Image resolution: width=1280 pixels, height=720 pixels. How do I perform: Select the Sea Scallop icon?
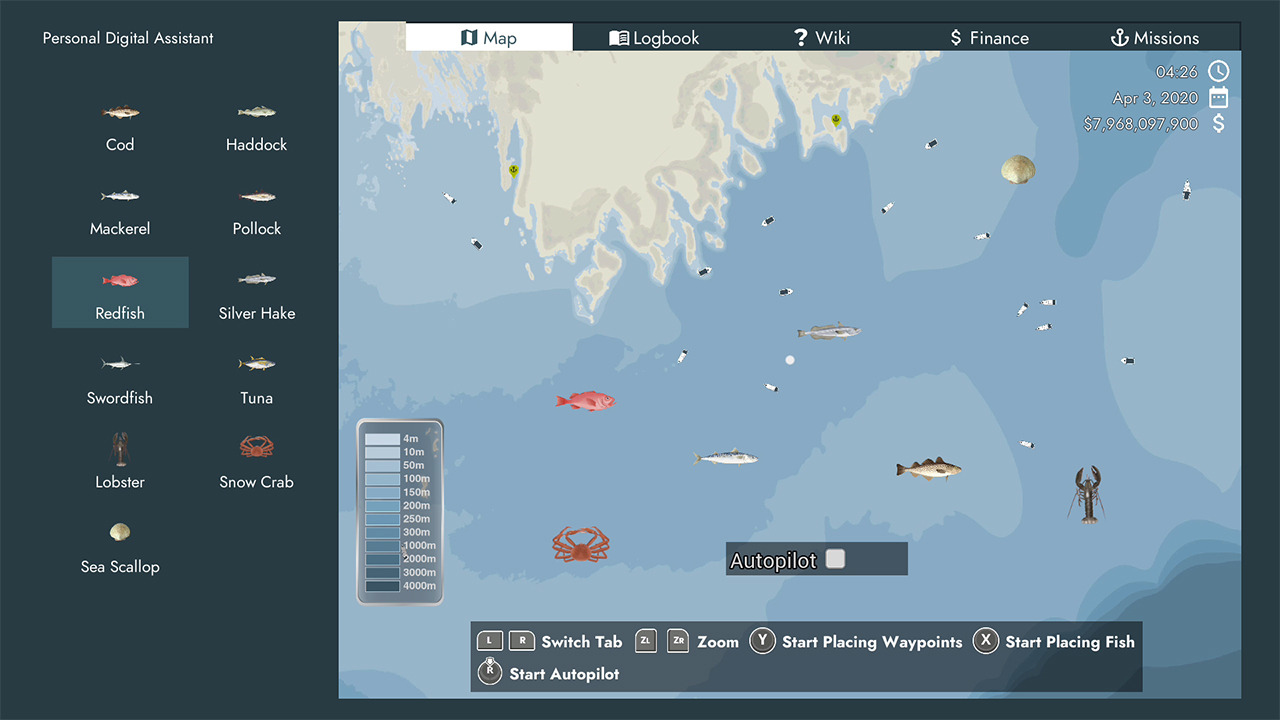[x=119, y=531]
